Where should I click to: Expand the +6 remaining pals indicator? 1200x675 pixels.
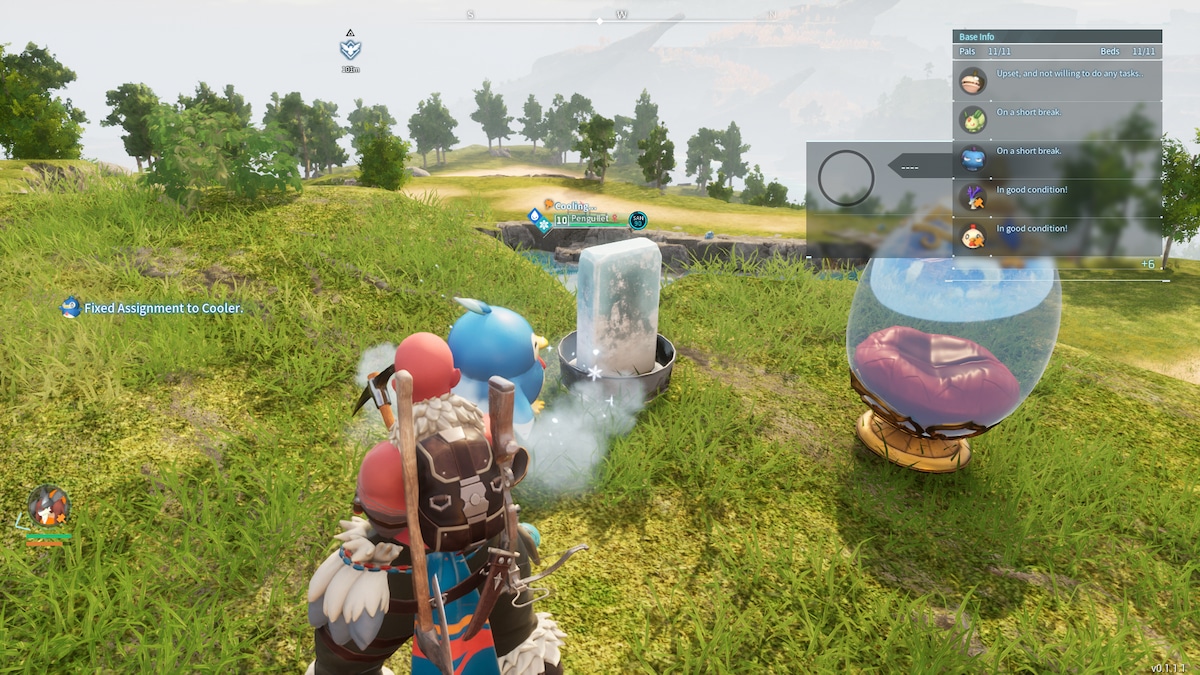(x=1147, y=264)
